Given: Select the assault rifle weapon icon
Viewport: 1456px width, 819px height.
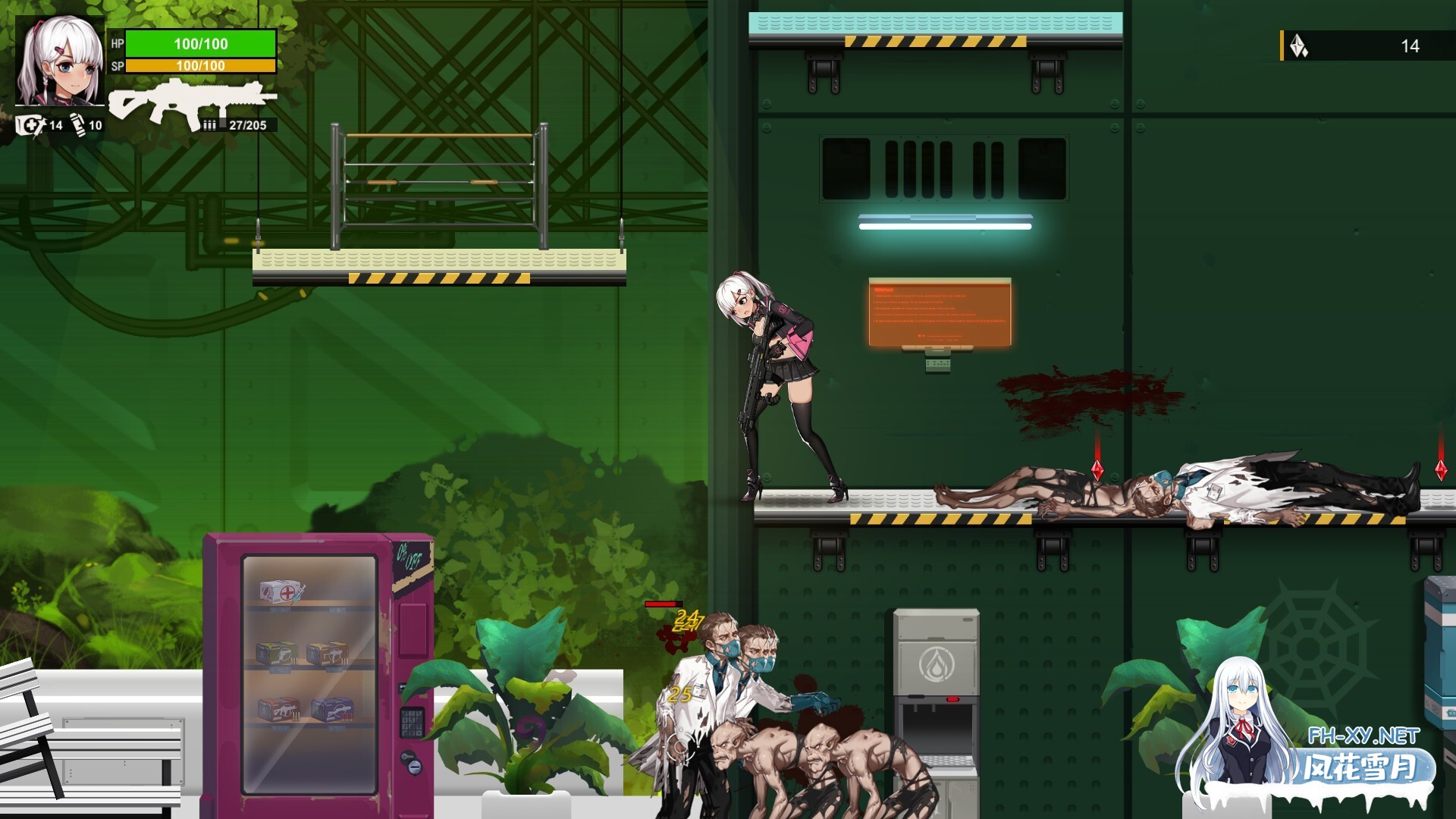Looking at the screenshot, I should [x=192, y=101].
